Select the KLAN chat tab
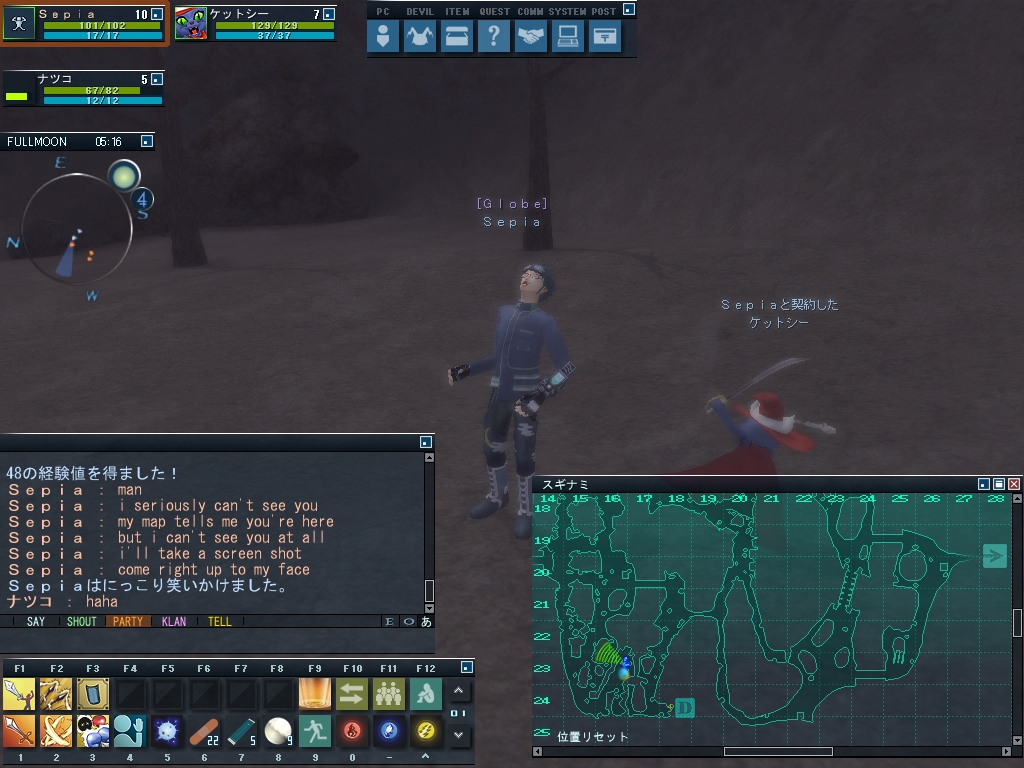The height and width of the screenshot is (768, 1024). tap(174, 621)
